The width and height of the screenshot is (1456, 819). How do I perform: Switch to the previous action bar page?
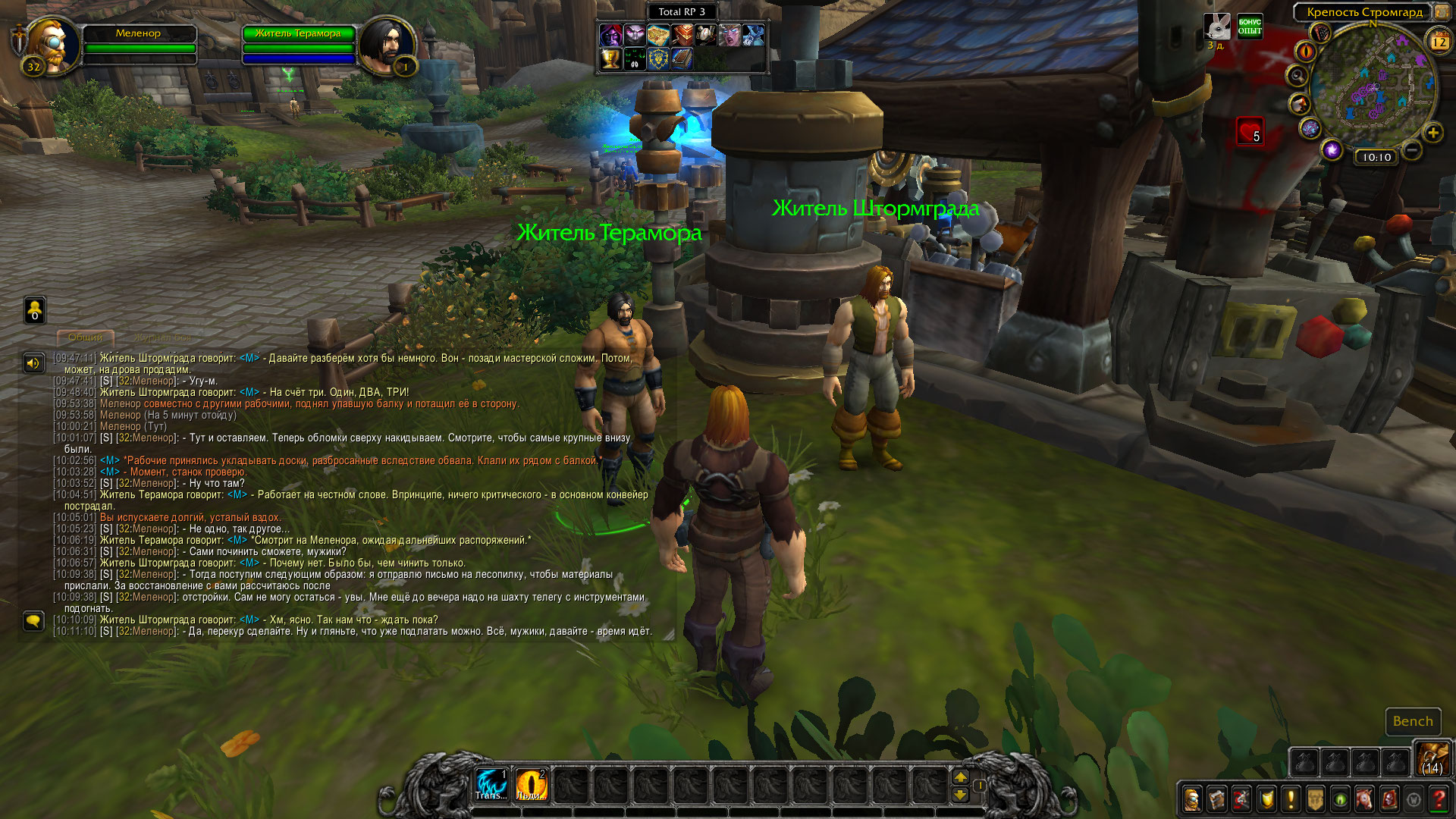pyautogui.click(x=960, y=794)
